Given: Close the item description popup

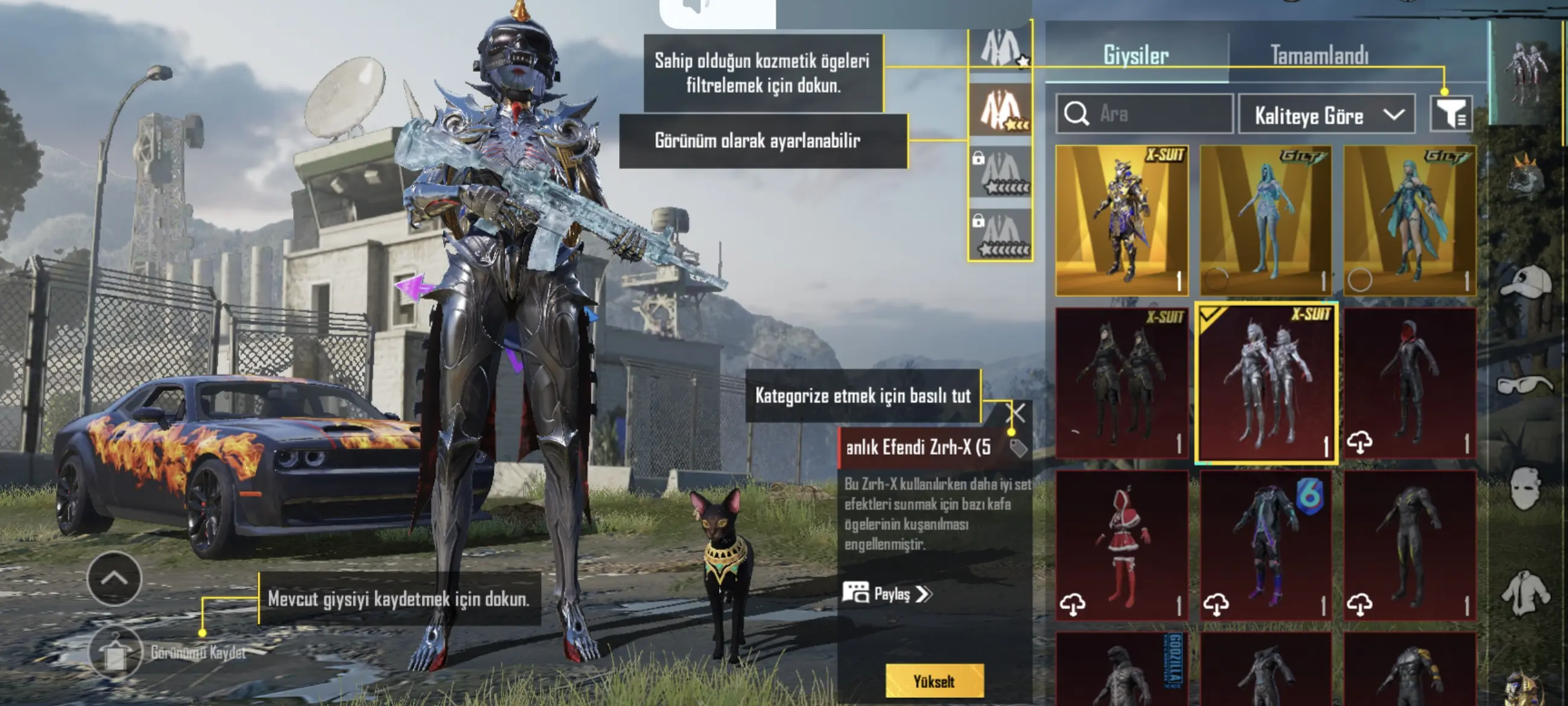Looking at the screenshot, I should click(1018, 414).
